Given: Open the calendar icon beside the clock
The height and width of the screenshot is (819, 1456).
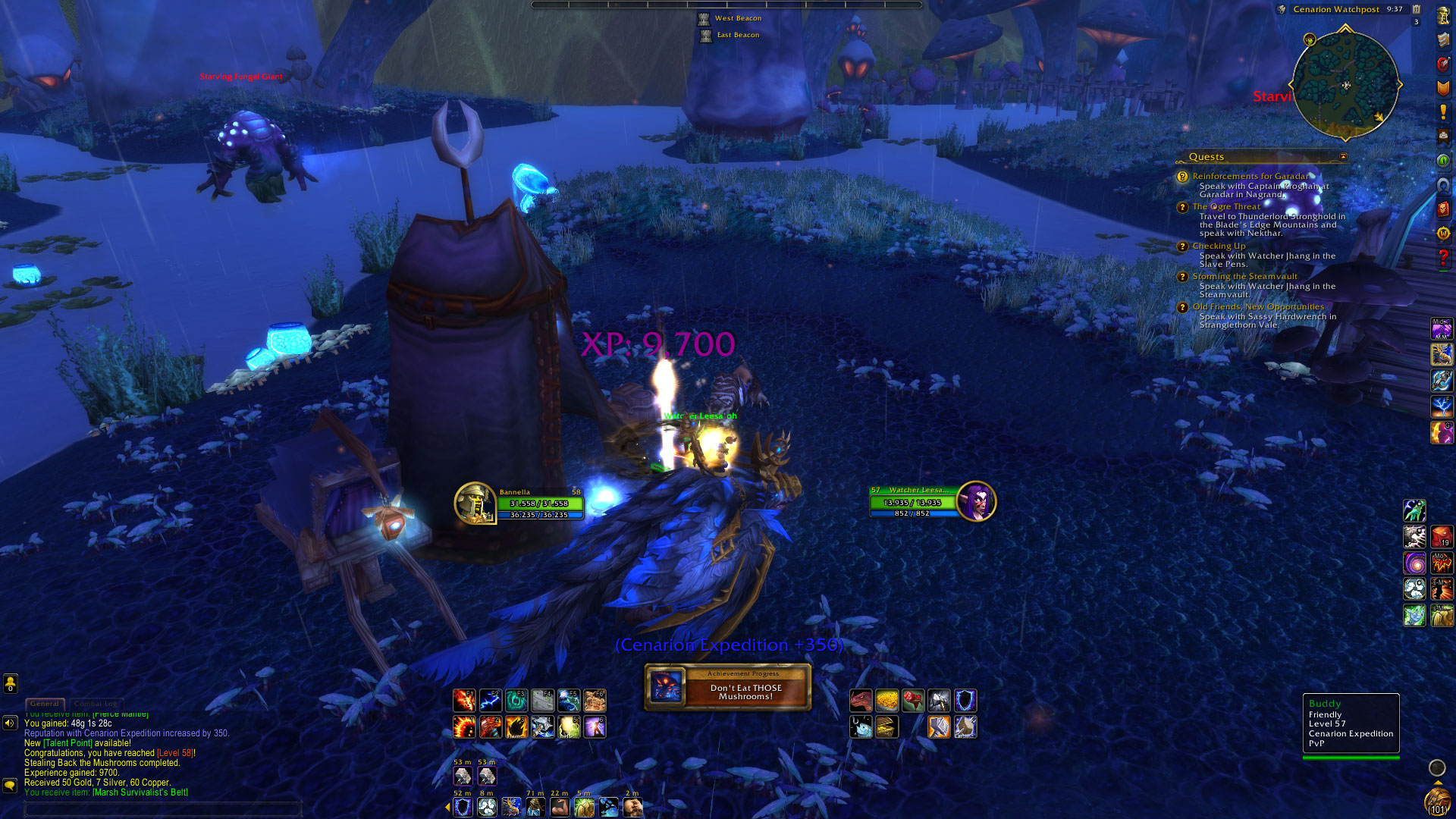Looking at the screenshot, I should 1416,9.
